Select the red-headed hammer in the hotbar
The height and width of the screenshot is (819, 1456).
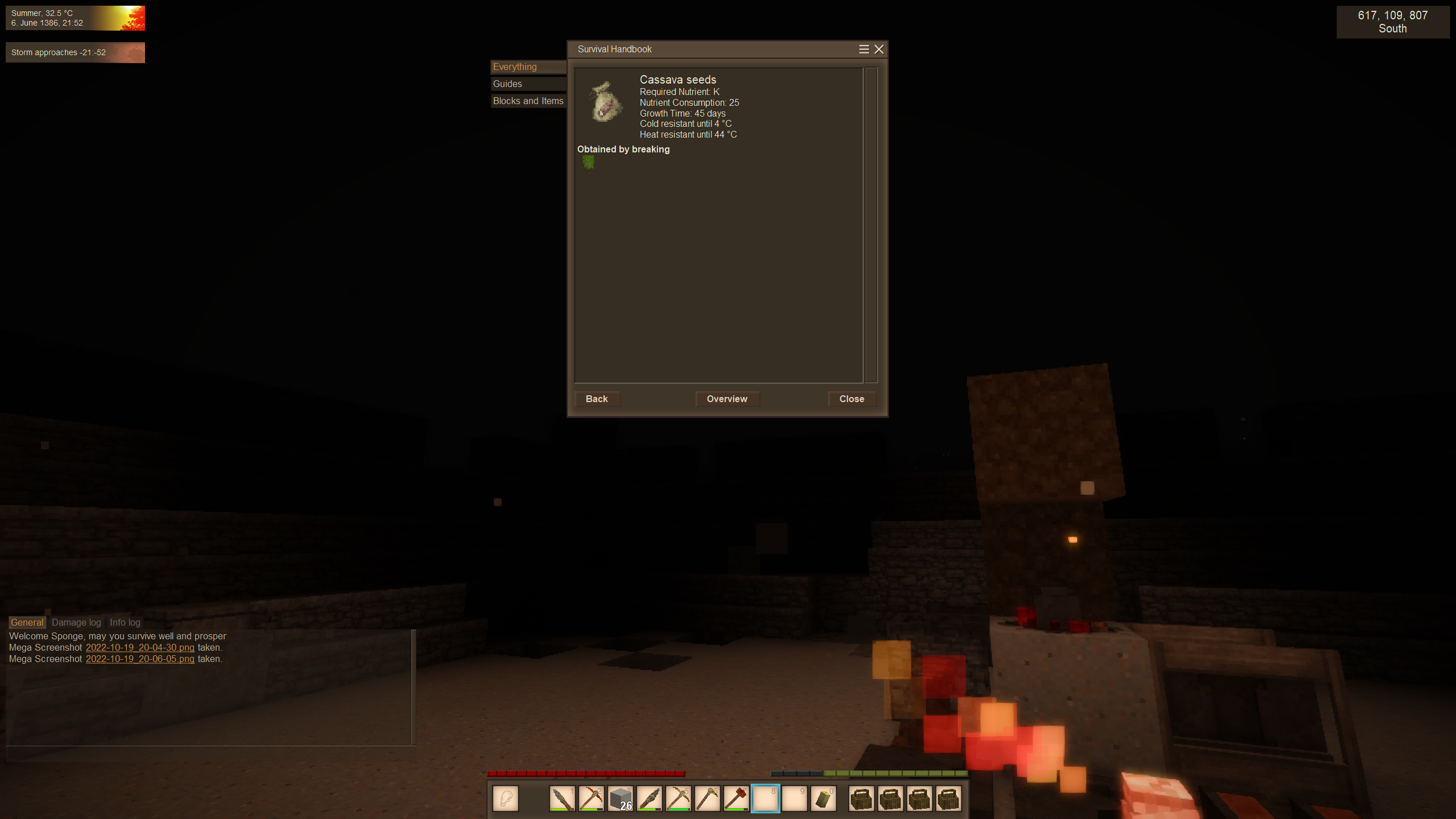pyautogui.click(x=736, y=799)
